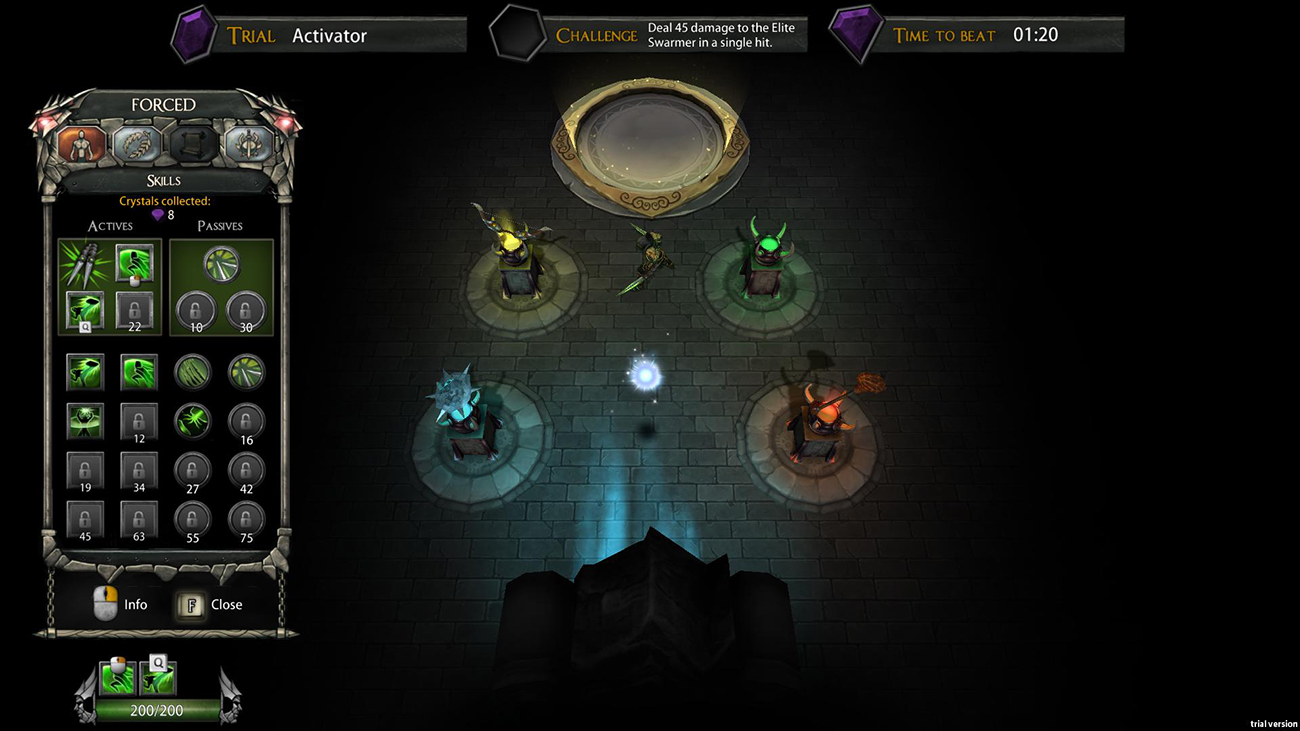This screenshot has width=1300, height=731.
Task: Select the equipped claw weapon icon
Action: [x=81, y=264]
